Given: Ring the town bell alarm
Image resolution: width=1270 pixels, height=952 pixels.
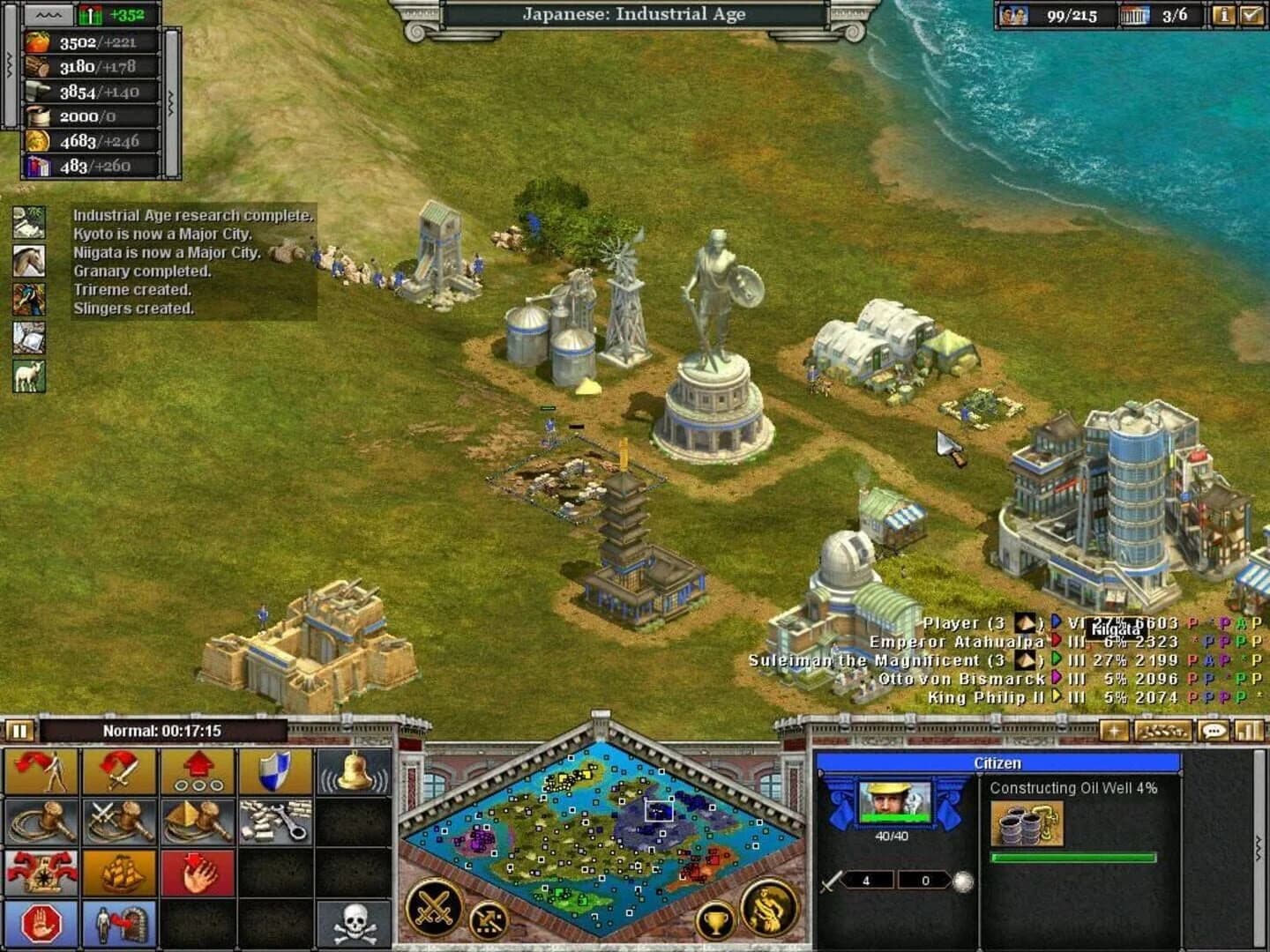Looking at the screenshot, I should 355,773.
